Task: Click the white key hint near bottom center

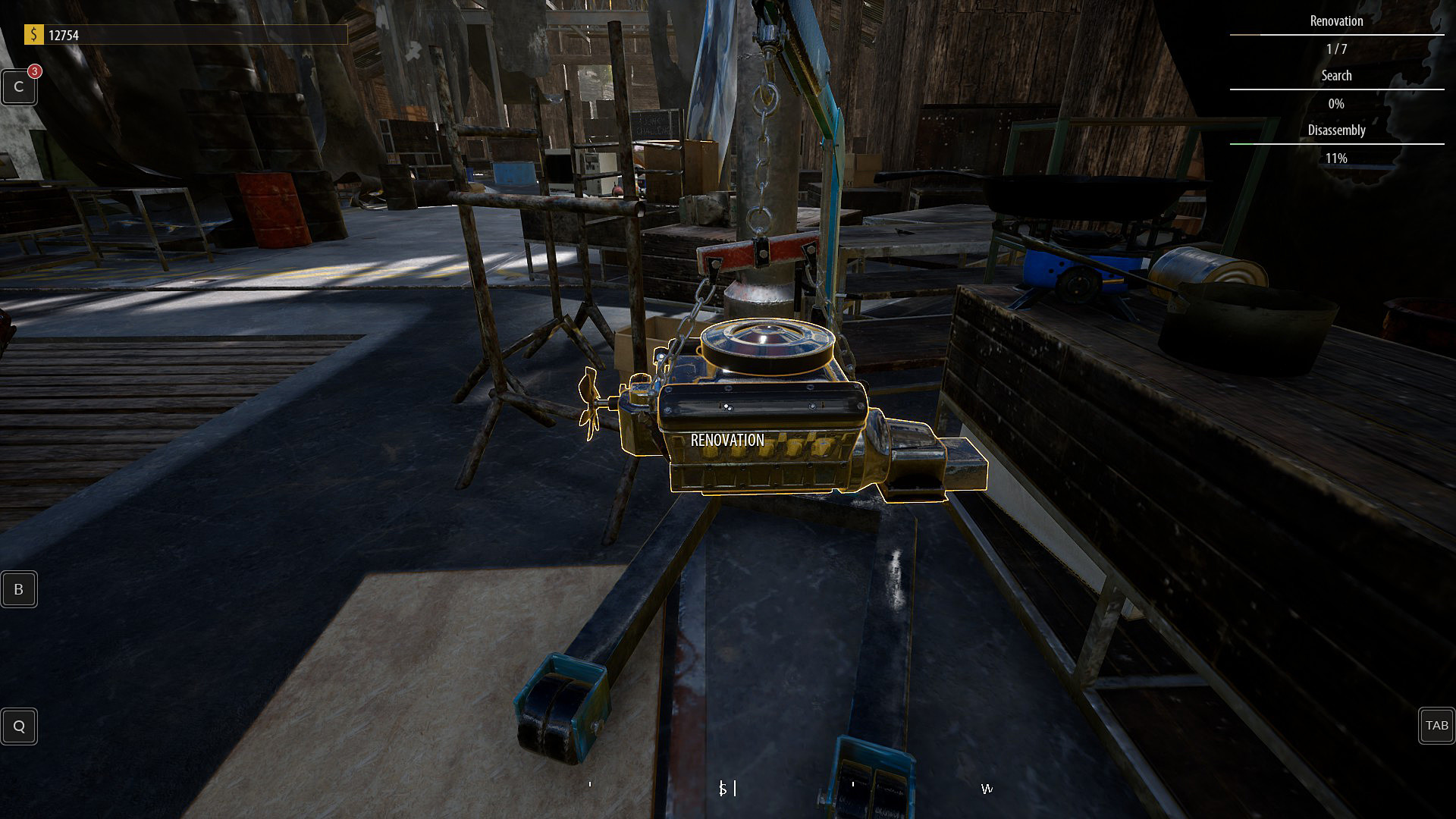Action: point(726,789)
